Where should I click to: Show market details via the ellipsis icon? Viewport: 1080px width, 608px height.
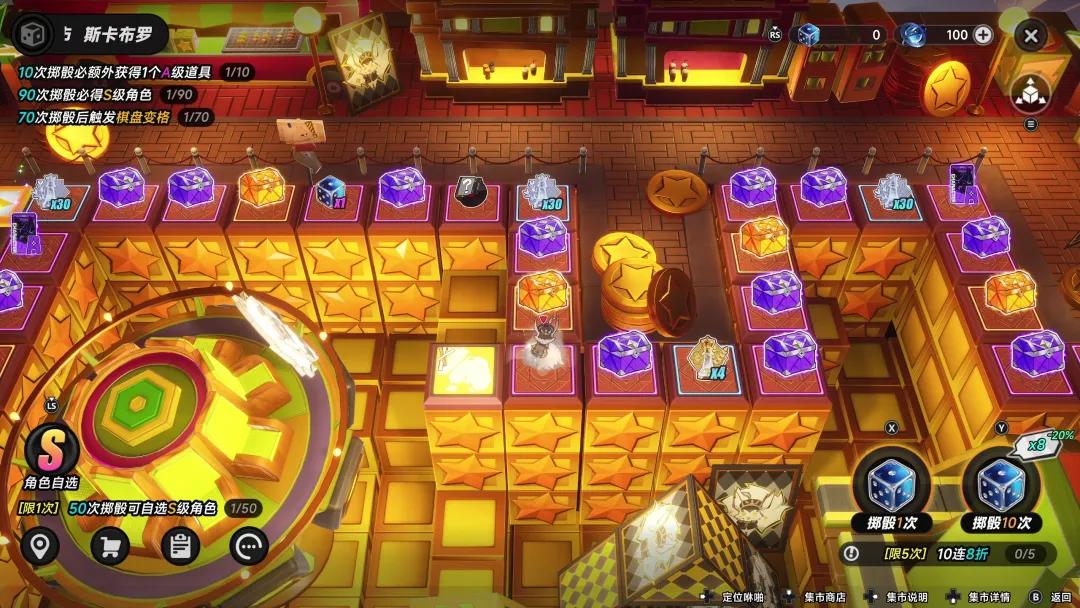[249, 546]
